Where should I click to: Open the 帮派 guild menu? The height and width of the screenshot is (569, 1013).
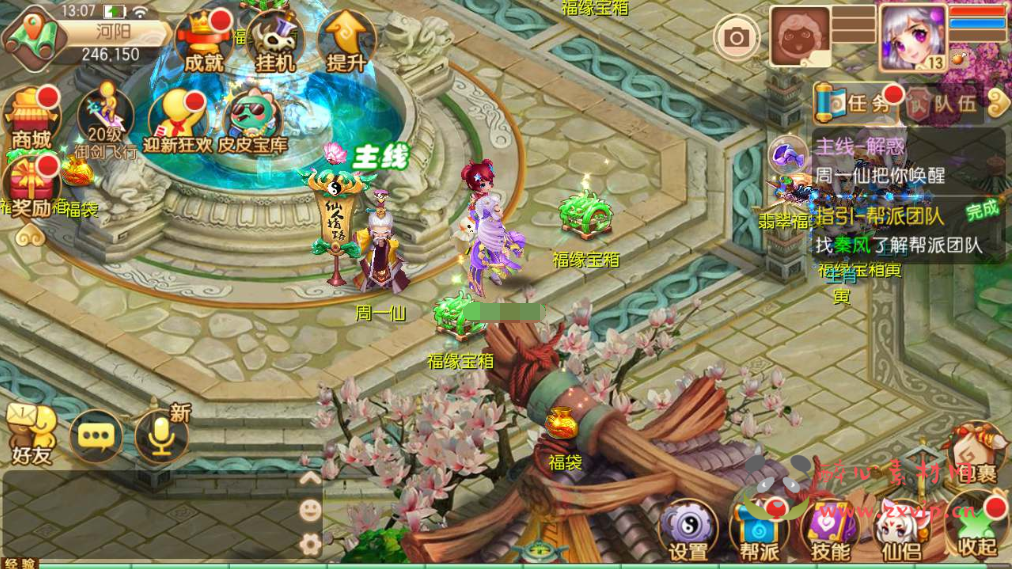[759, 528]
